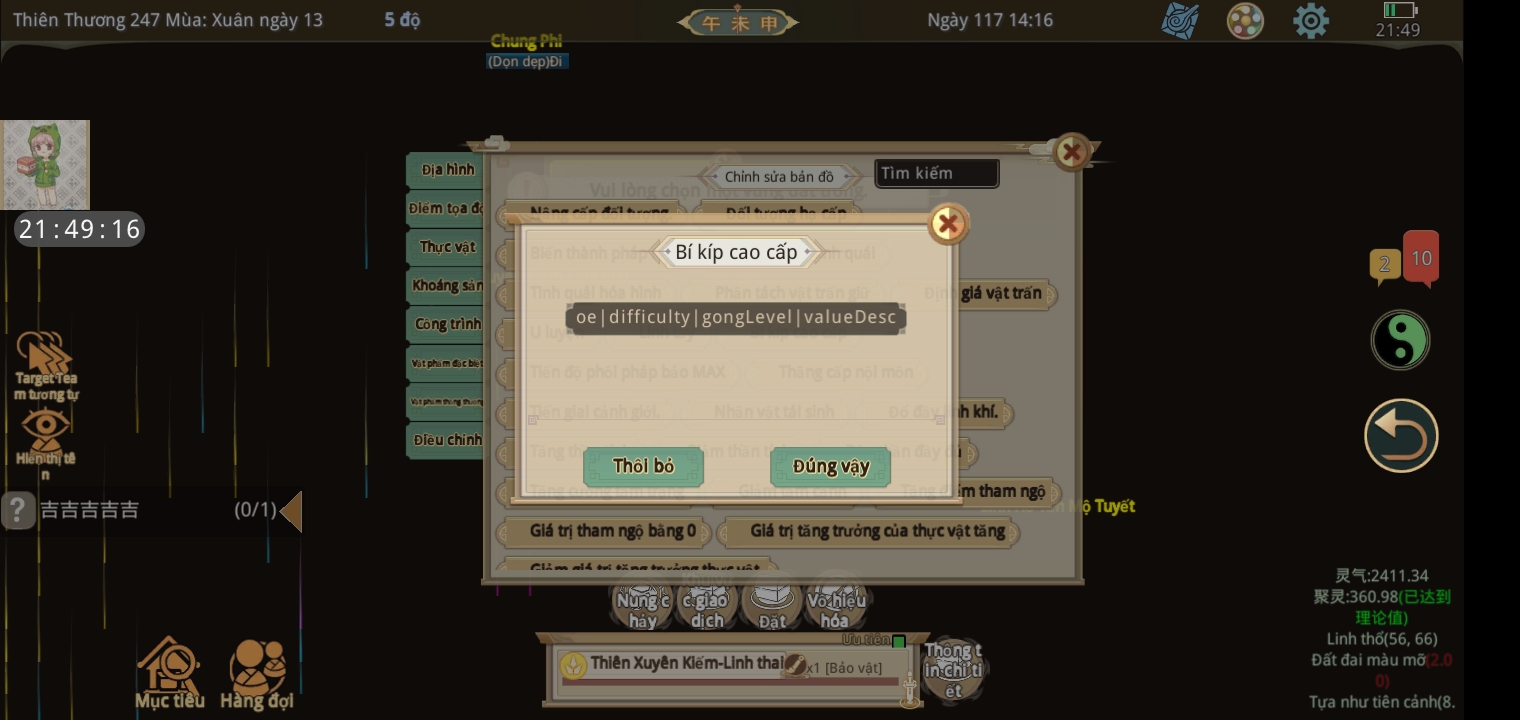This screenshot has height=720, width=1520.
Task: Expand the quest tracker arrow
Action: pos(291,511)
